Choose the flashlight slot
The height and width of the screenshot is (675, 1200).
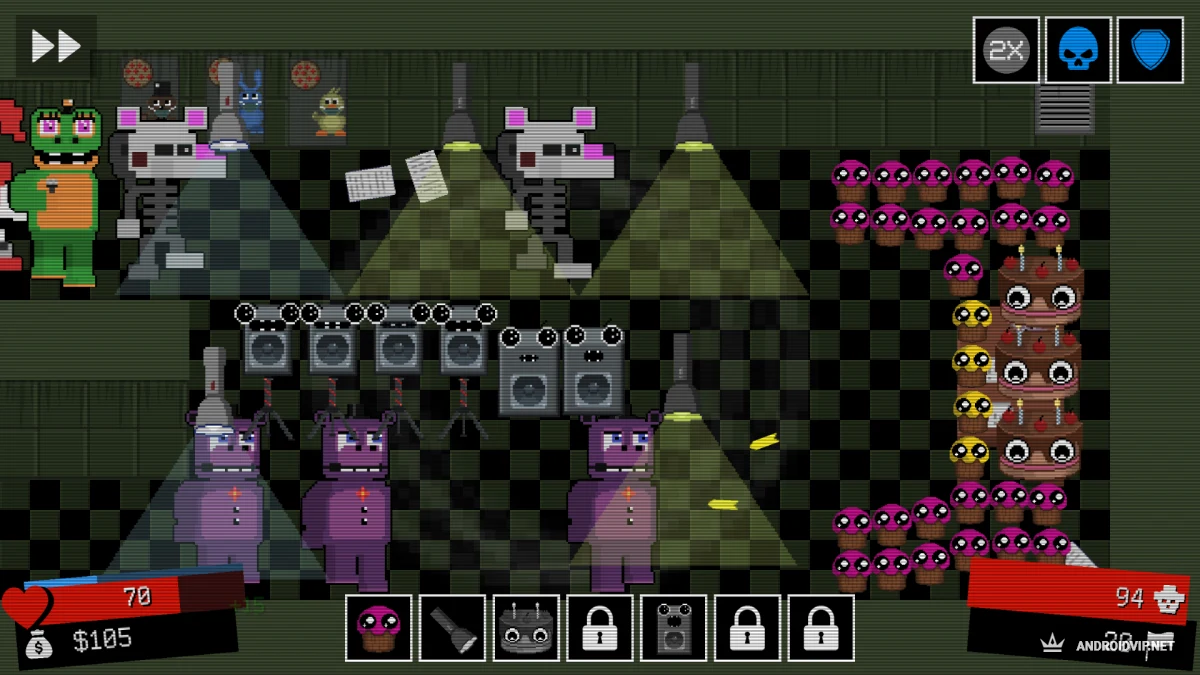[453, 628]
